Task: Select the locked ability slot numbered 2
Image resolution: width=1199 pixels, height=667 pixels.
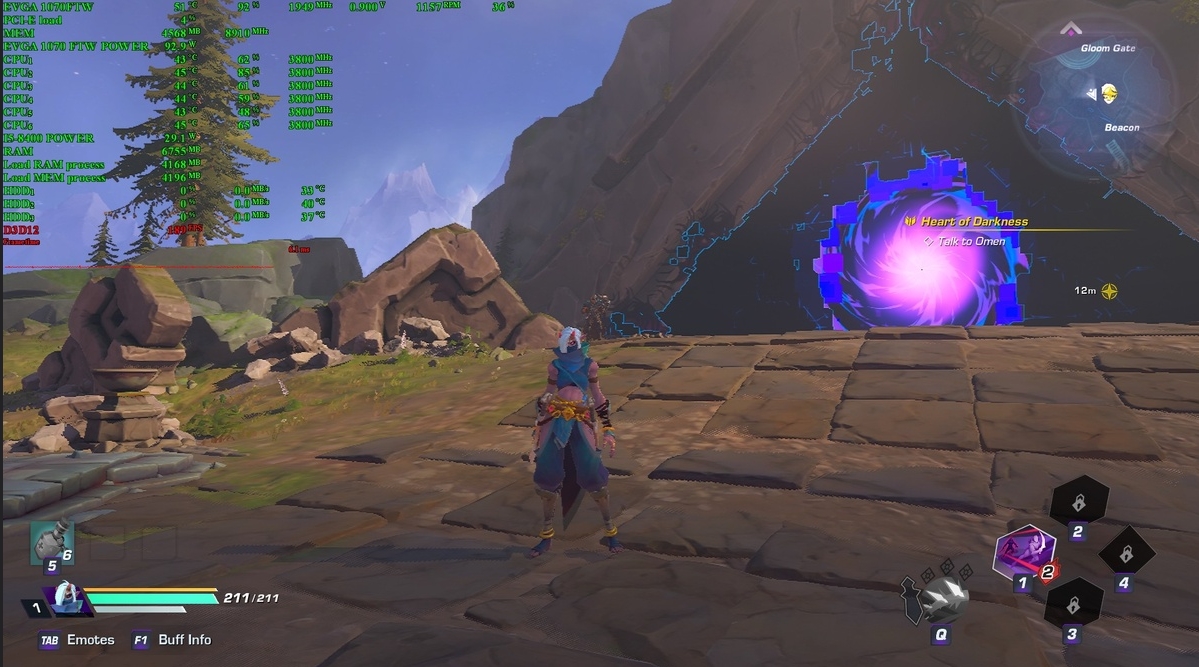Action: coord(1078,502)
